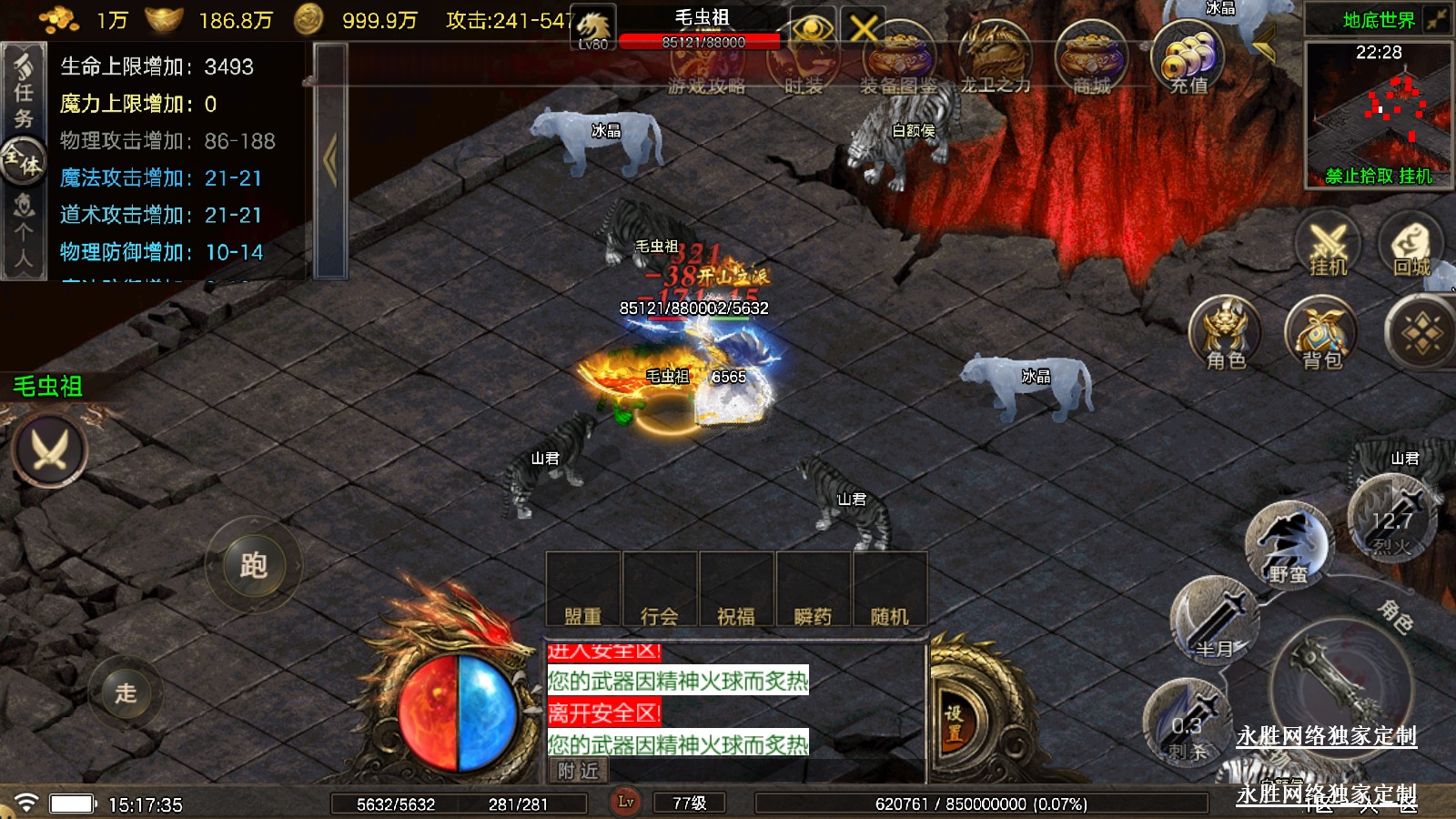
Task: Switch movement mode to 走 walk
Action: click(x=126, y=693)
